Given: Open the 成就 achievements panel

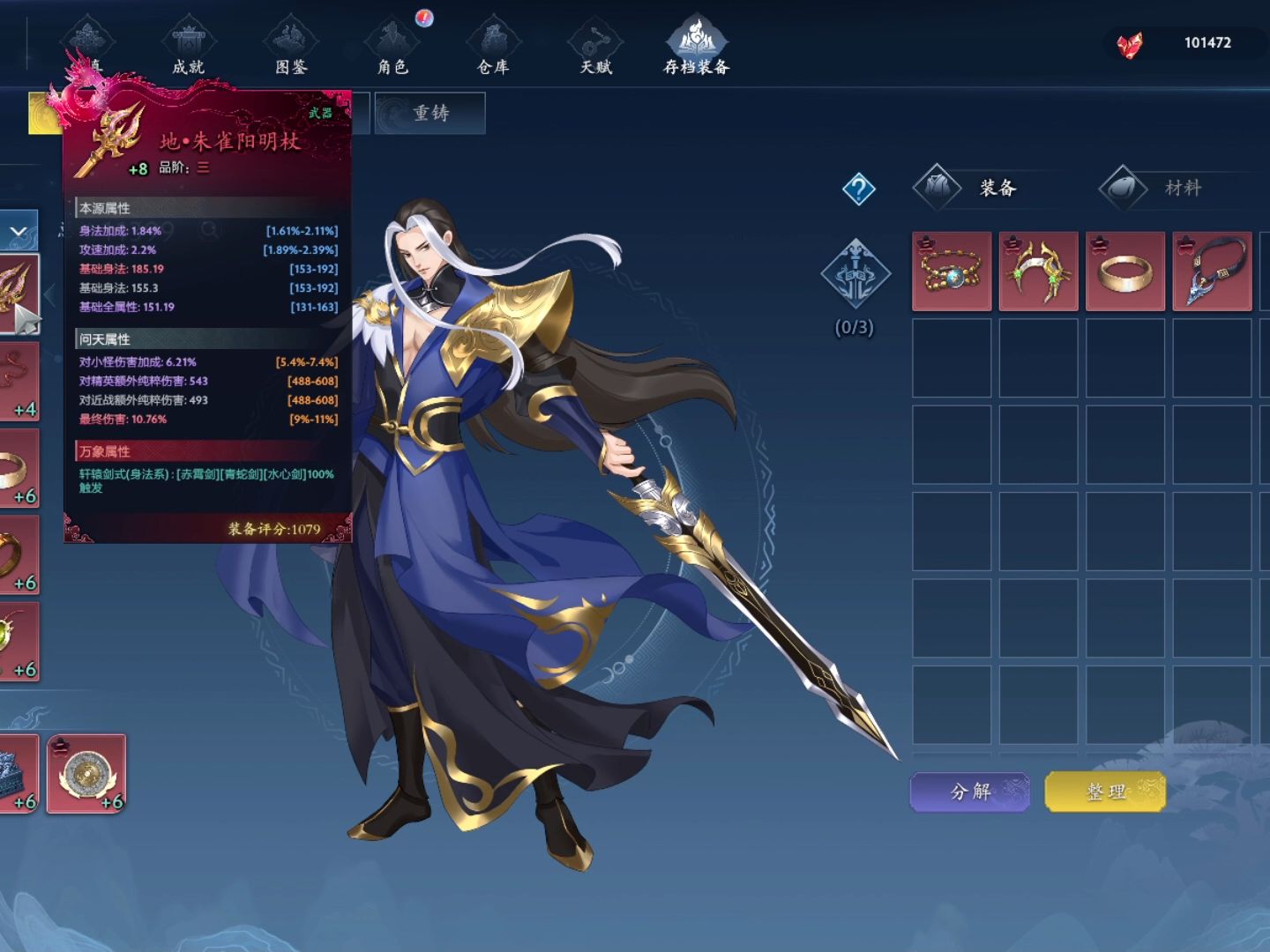Looking at the screenshot, I should [x=190, y=53].
